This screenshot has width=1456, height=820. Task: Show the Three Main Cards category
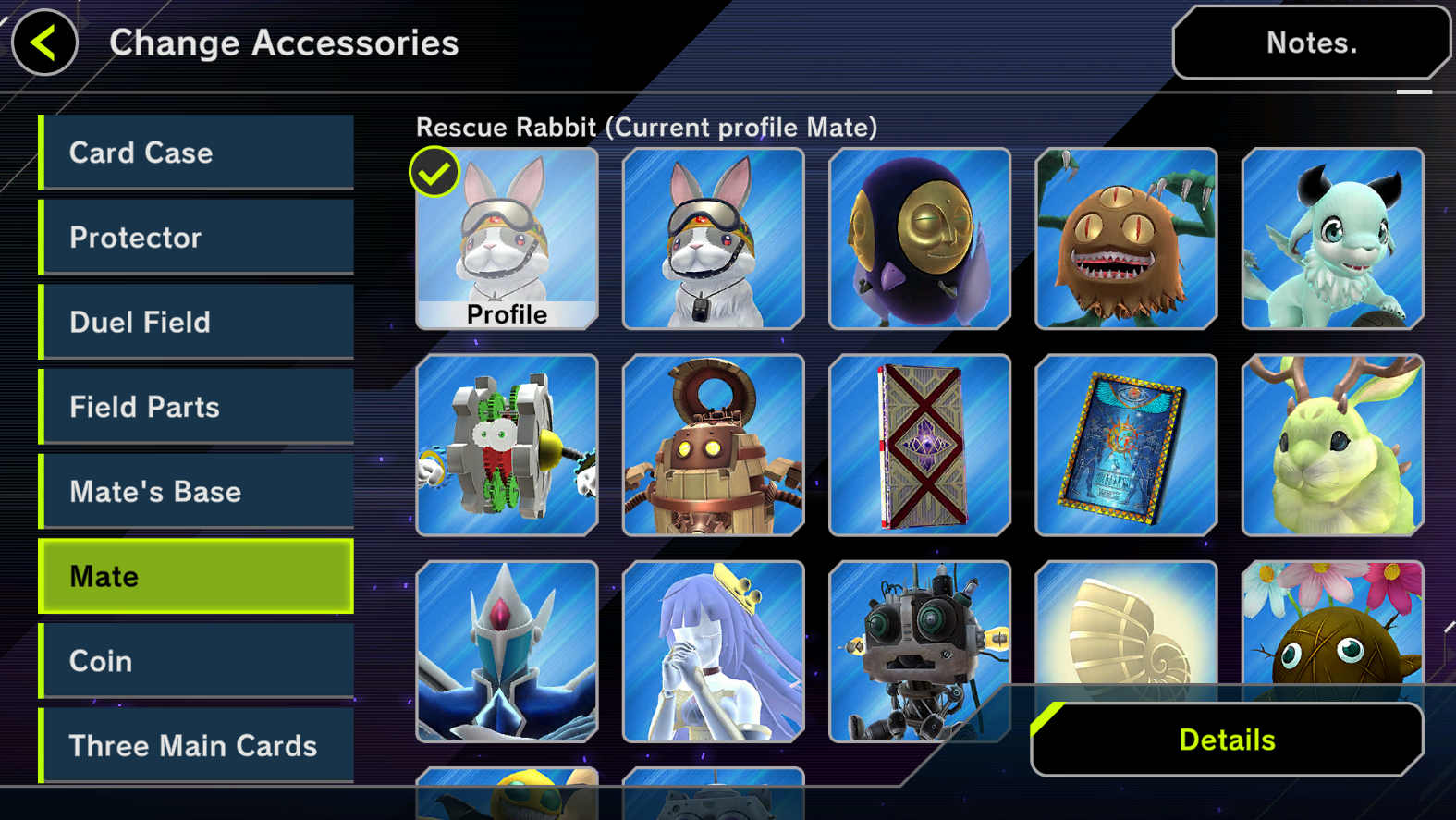click(197, 745)
